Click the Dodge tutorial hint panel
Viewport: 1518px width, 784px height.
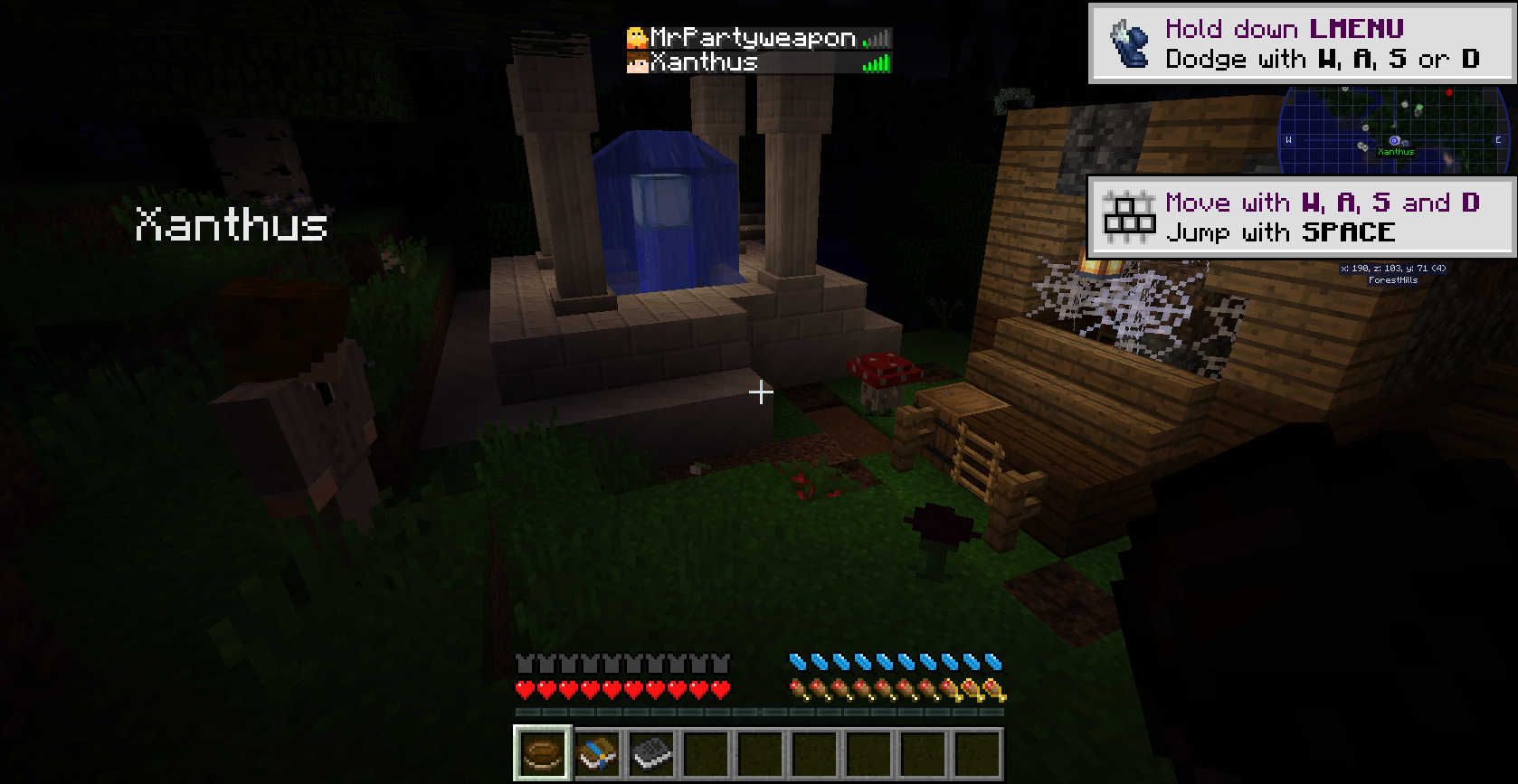coord(1301,43)
